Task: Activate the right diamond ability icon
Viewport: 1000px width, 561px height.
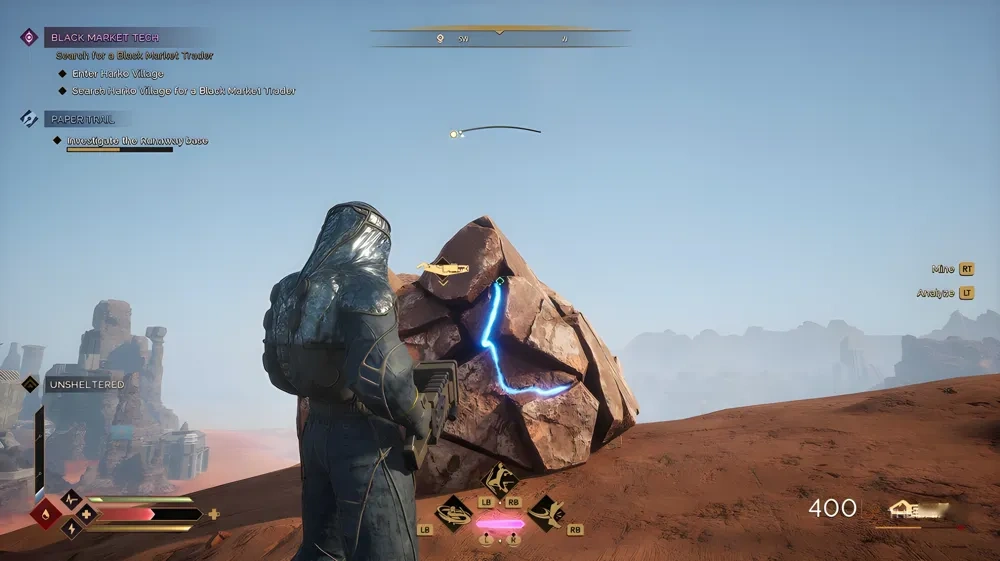Action: point(546,514)
